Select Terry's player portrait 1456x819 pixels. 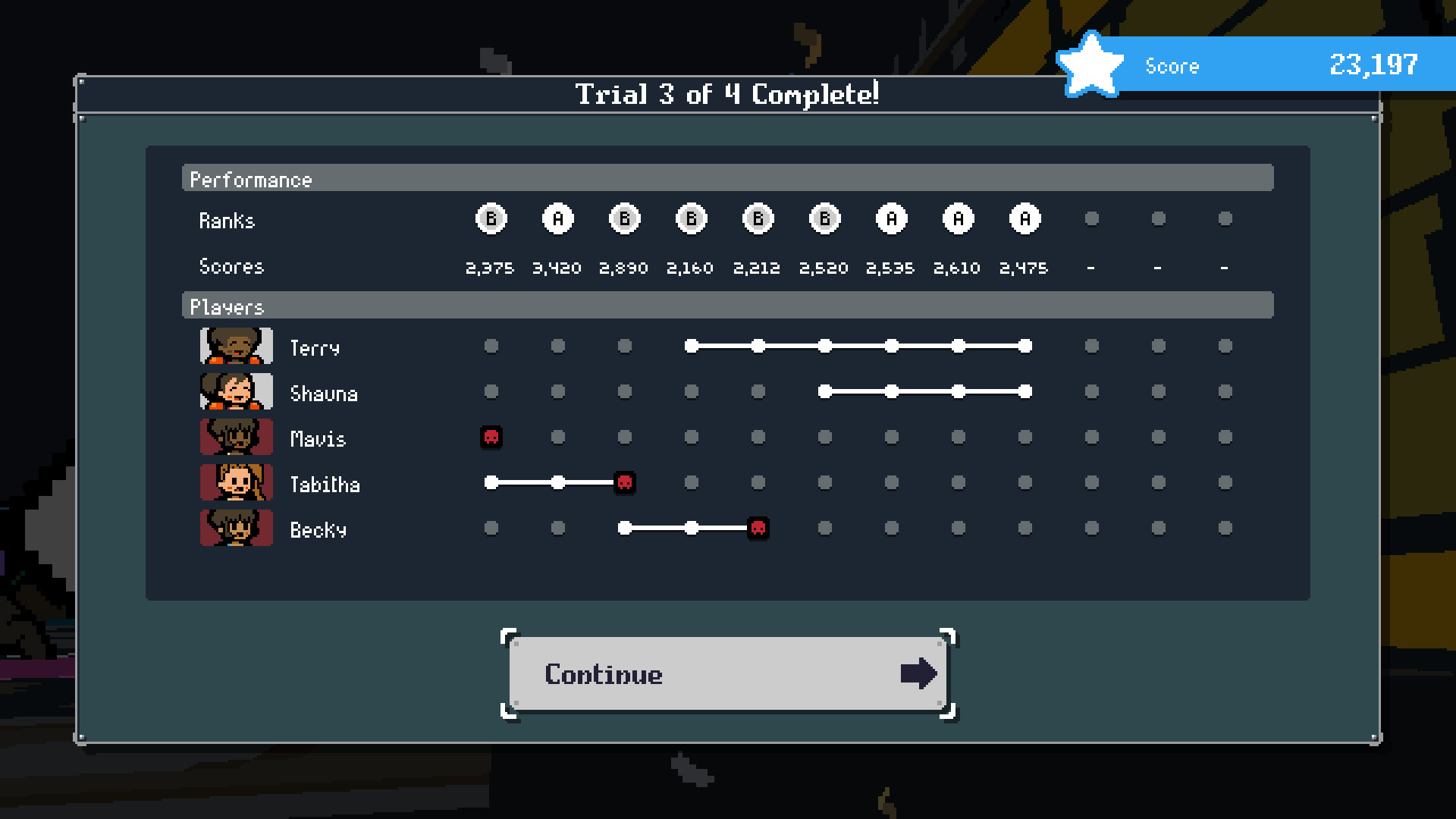[x=236, y=346]
